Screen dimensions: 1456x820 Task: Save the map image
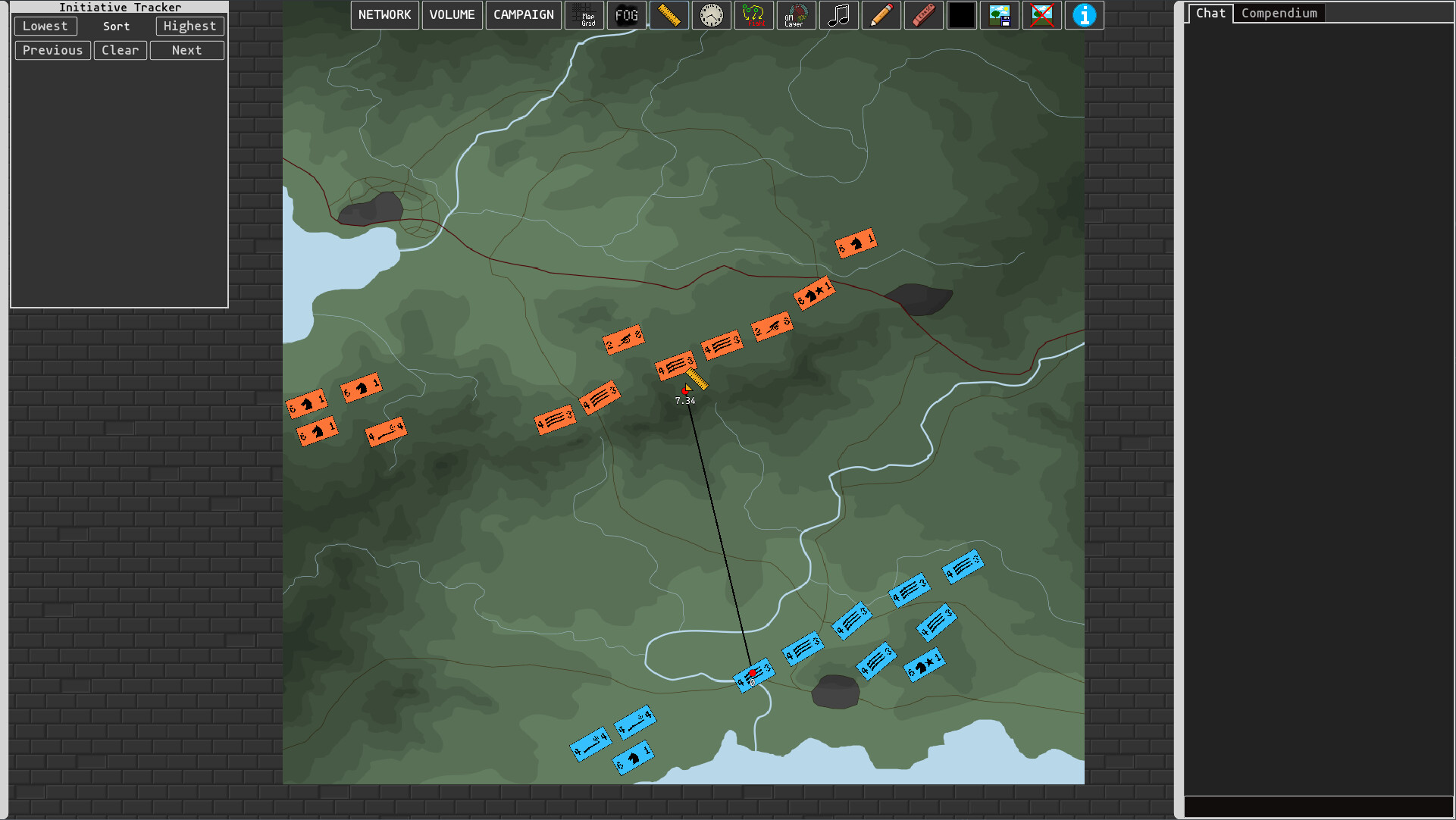1000,15
